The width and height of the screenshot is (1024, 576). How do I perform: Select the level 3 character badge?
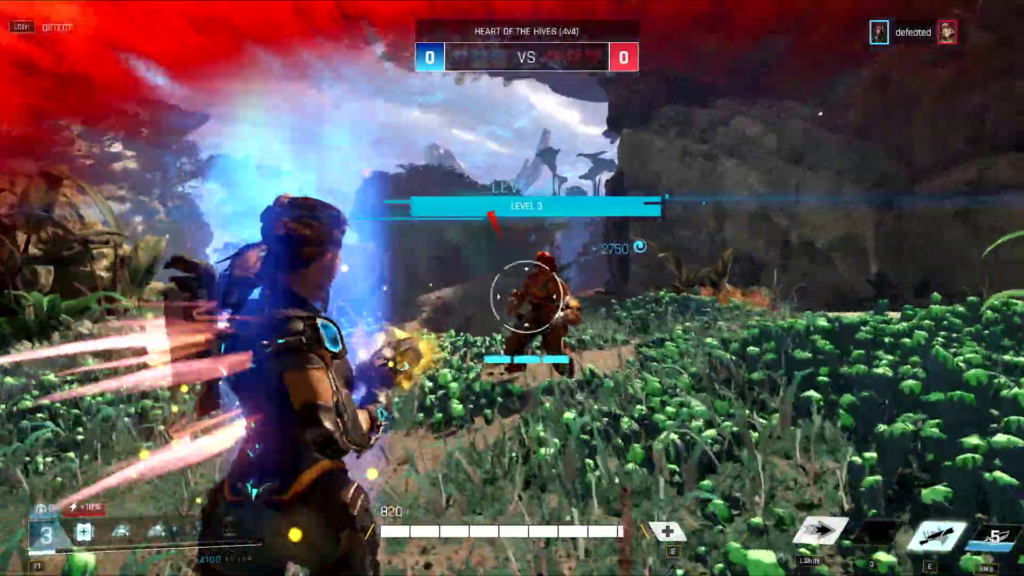click(x=43, y=535)
